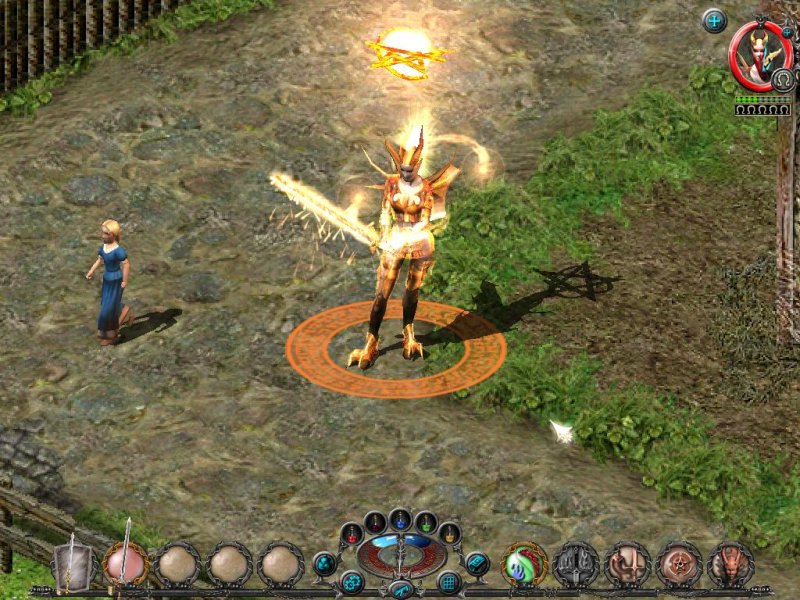The image size is (800, 600).
Task: Click the large cyan plus button
Action: 714,20
